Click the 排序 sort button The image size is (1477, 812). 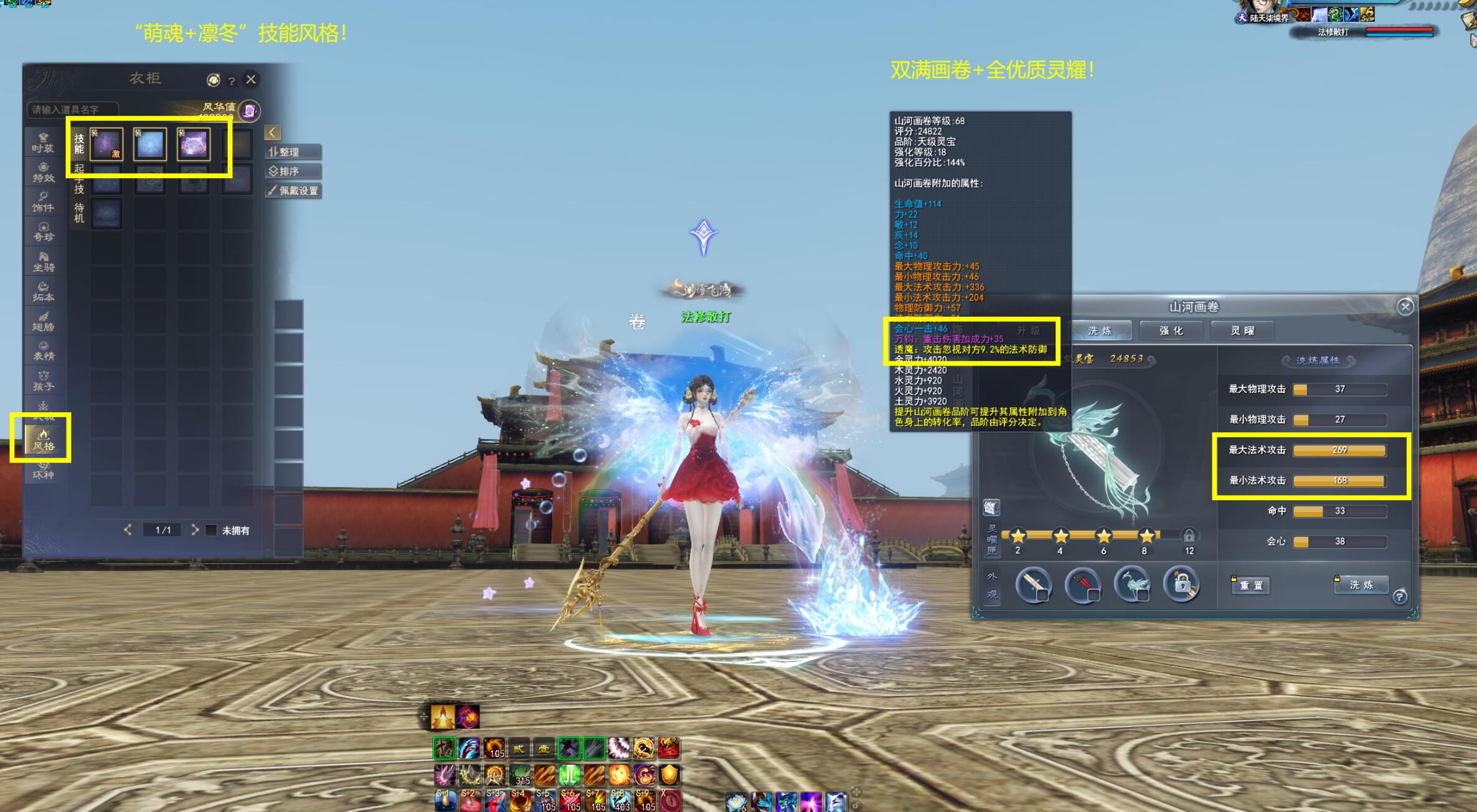point(293,171)
